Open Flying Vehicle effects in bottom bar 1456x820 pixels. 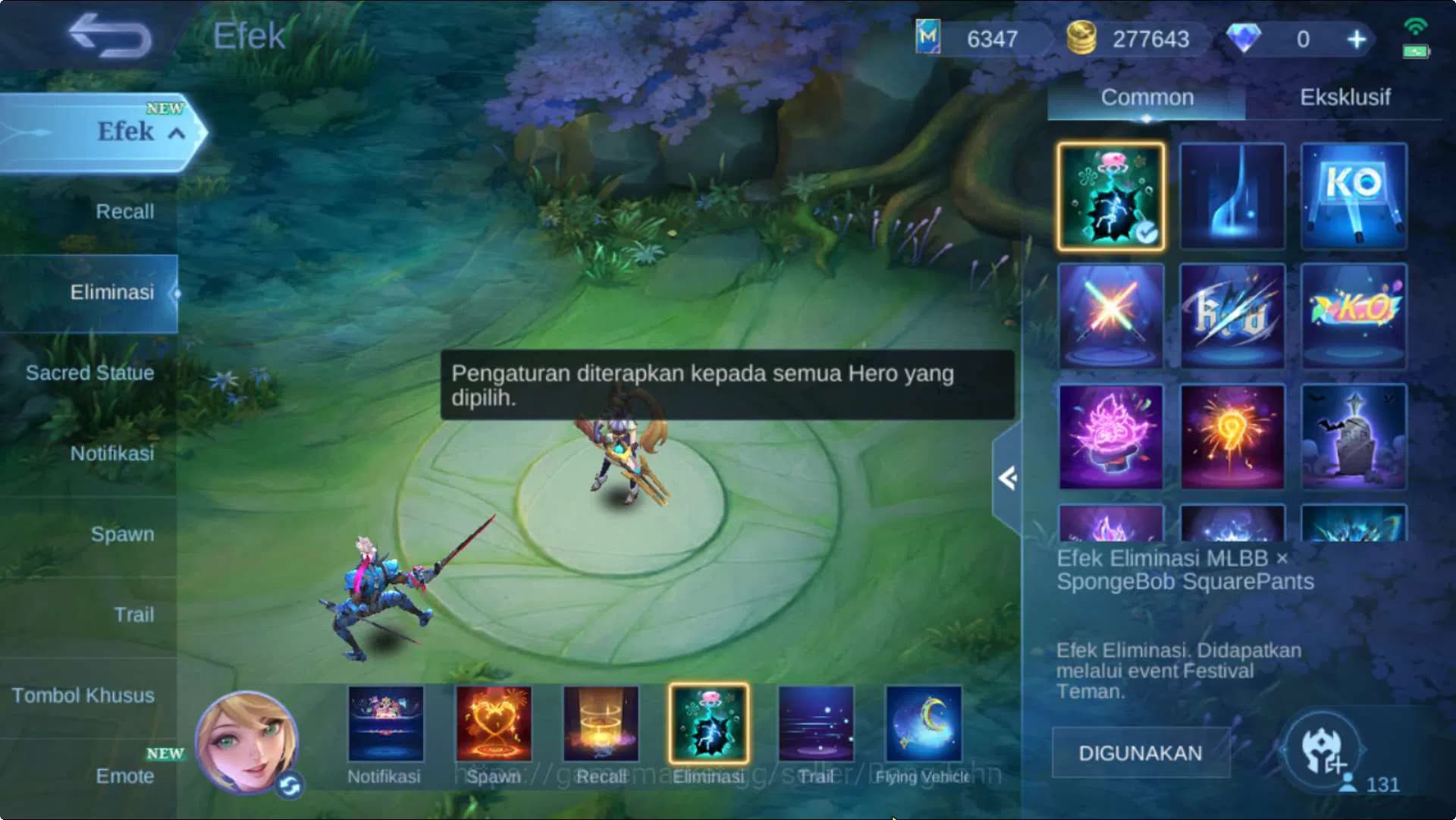(x=922, y=724)
